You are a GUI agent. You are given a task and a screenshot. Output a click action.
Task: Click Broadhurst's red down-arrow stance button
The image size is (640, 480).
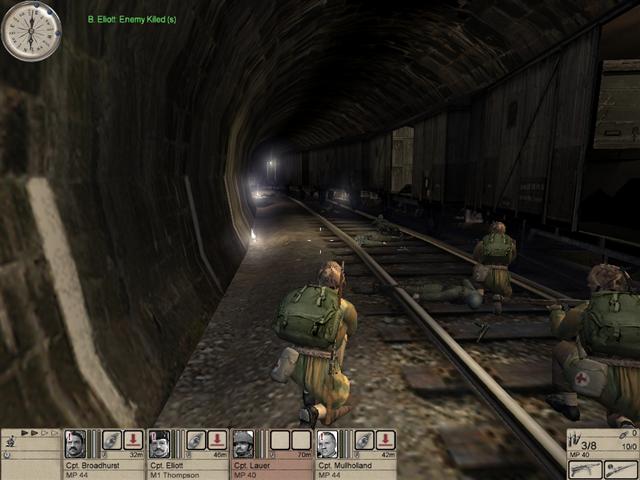pyautogui.click(x=133, y=440)
